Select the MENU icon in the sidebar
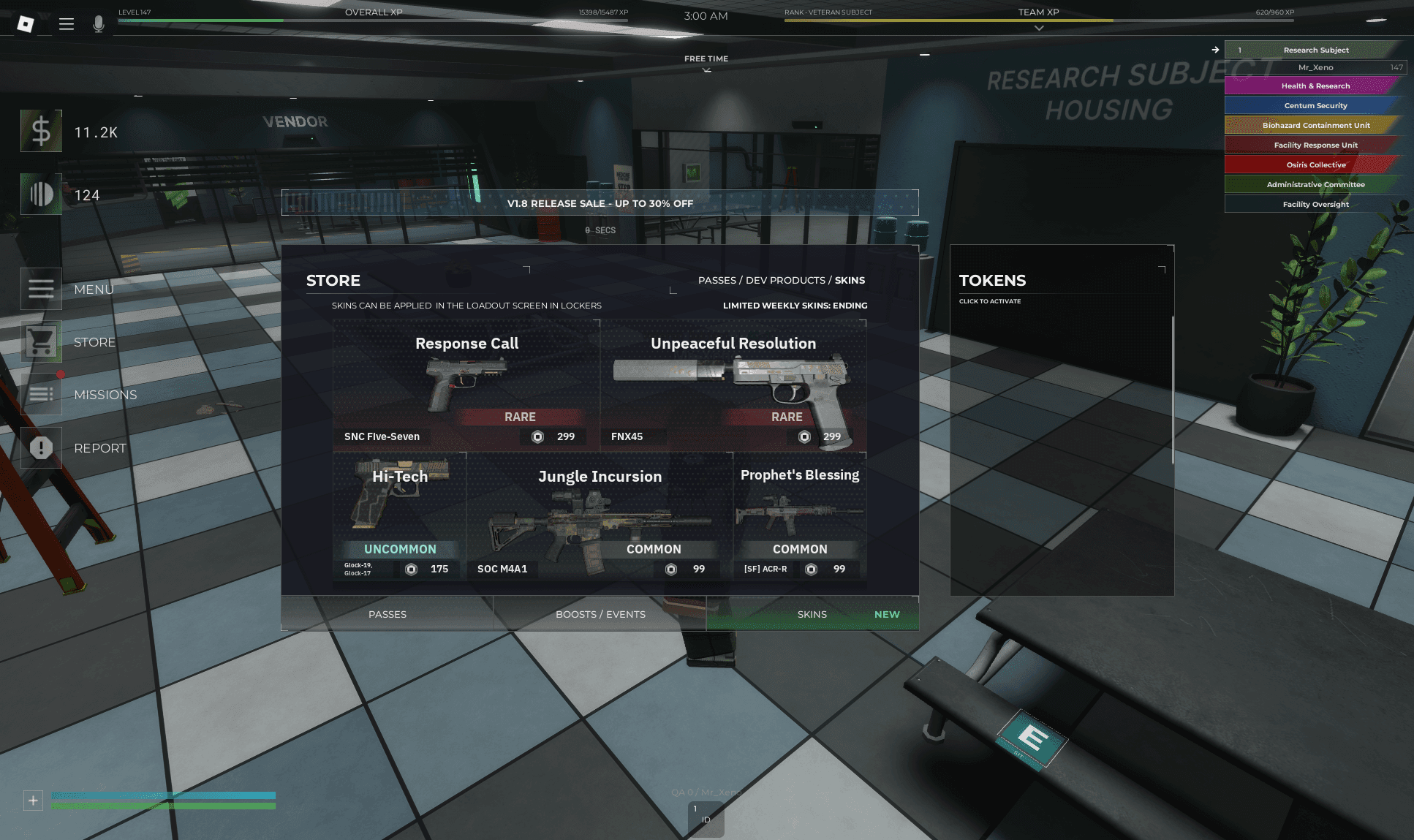The height and width of the screenshot is (840, 1414). click(41, 289)
